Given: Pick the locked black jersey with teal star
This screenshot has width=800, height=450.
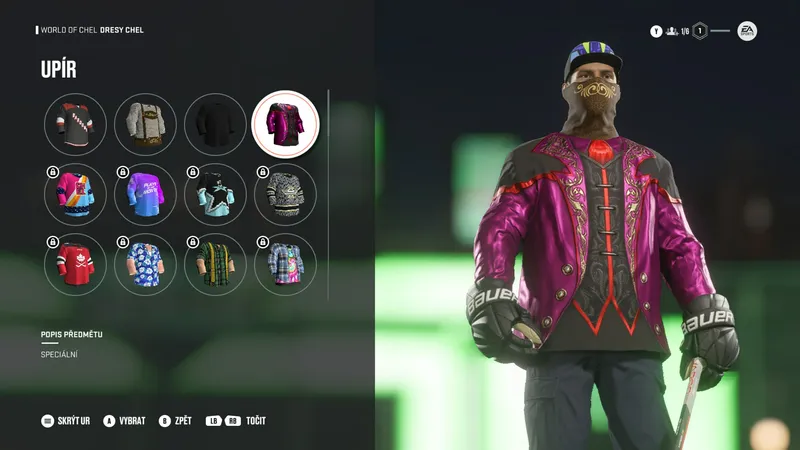Looking at the screenshot, I should point(215,194).
